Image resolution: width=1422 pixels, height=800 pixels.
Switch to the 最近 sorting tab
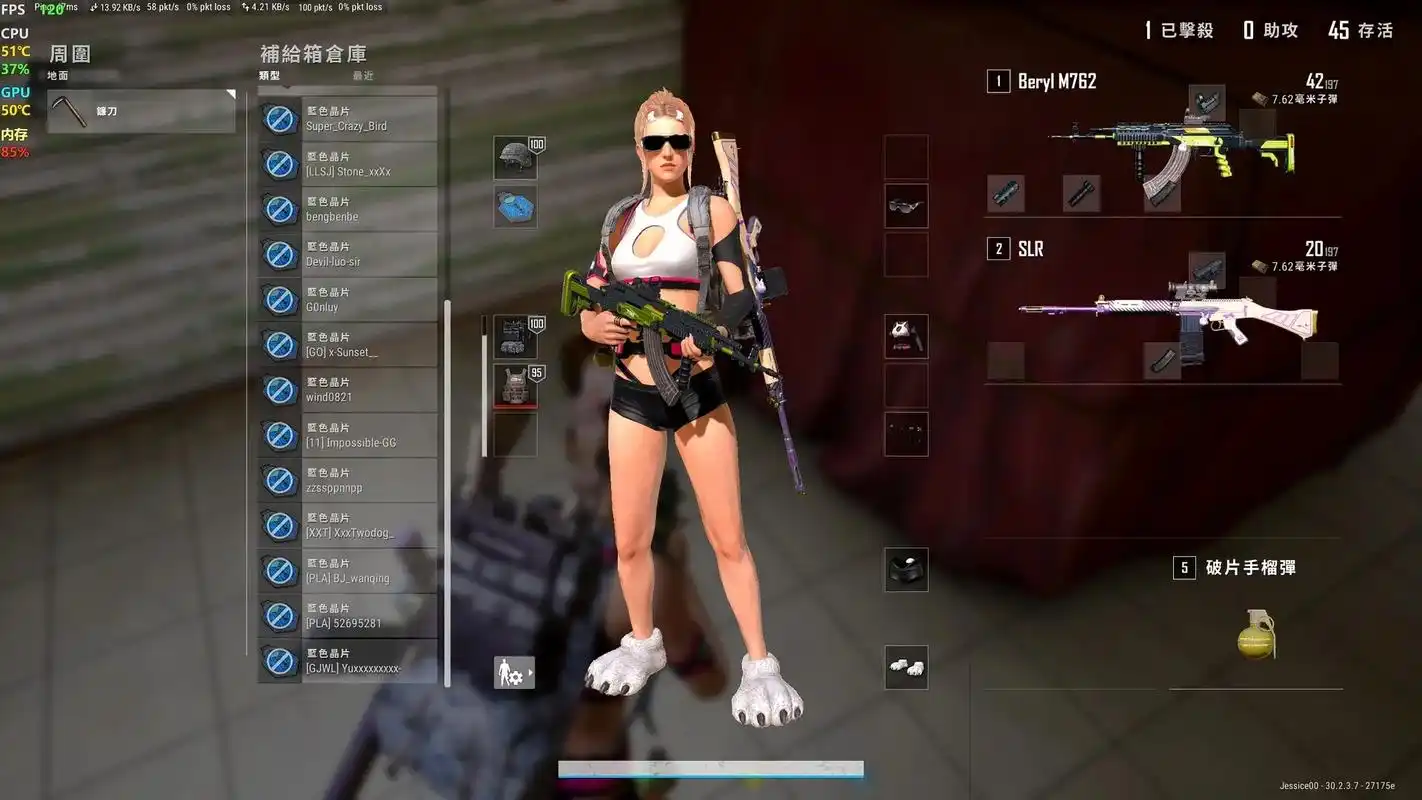(x=362, y=75)
